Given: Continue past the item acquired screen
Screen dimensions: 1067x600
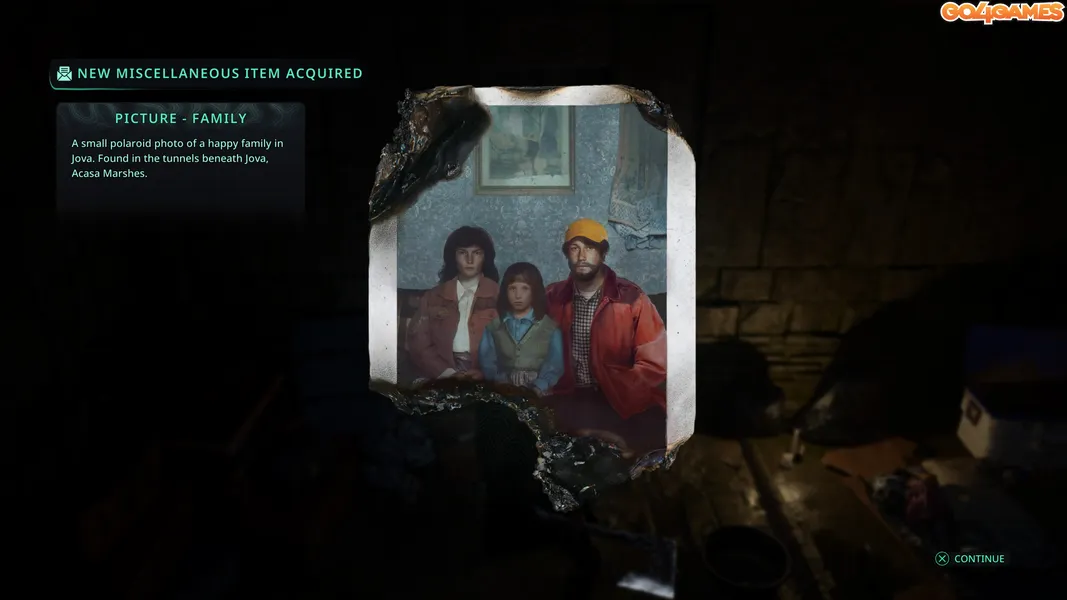Looking at the screenshot, I should pyautogui.click(x=969, y=559).
